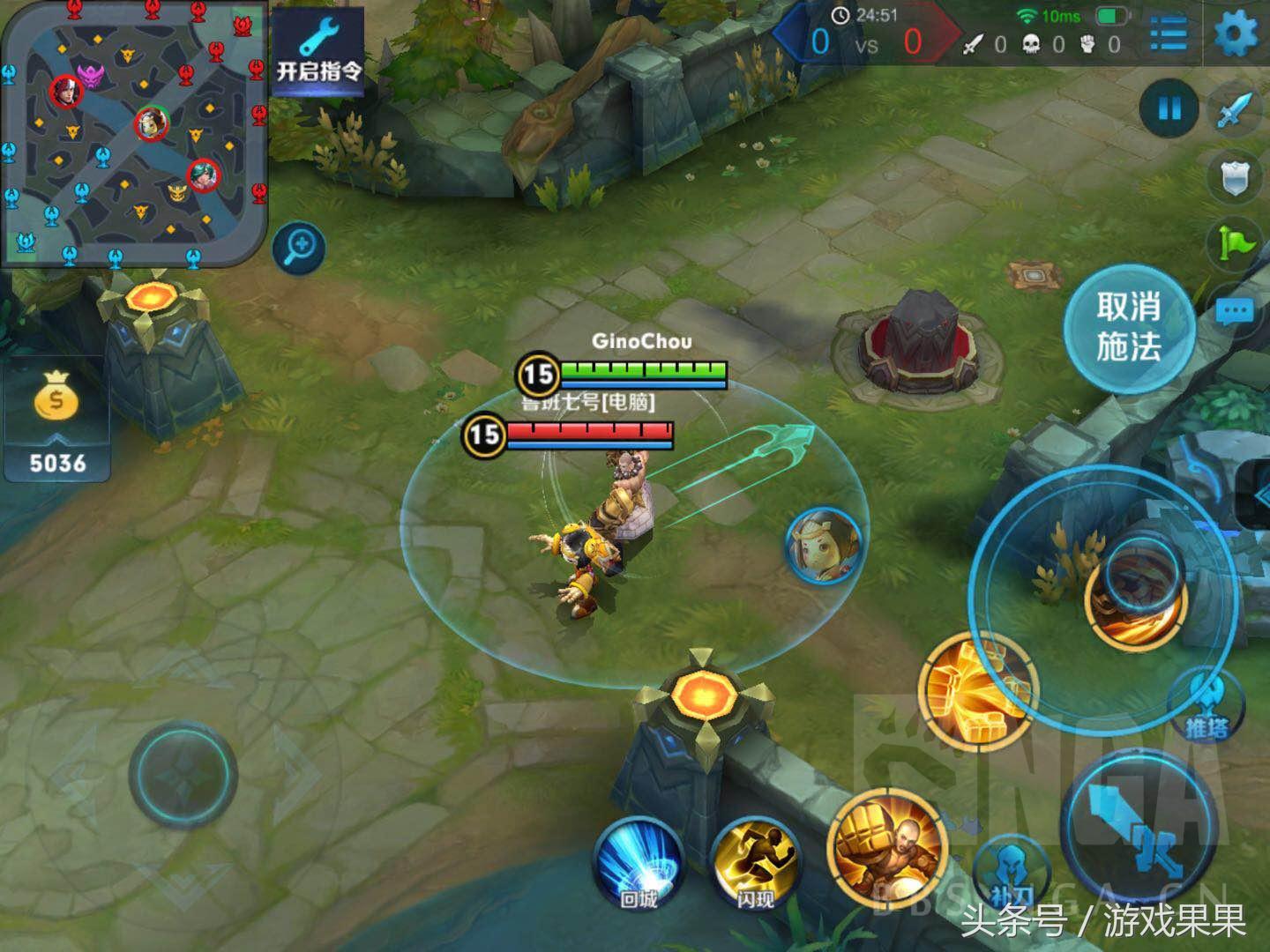1270x952 pixels.
Task: Target the enemy hero portrait icon
Action: click(824, 547)
